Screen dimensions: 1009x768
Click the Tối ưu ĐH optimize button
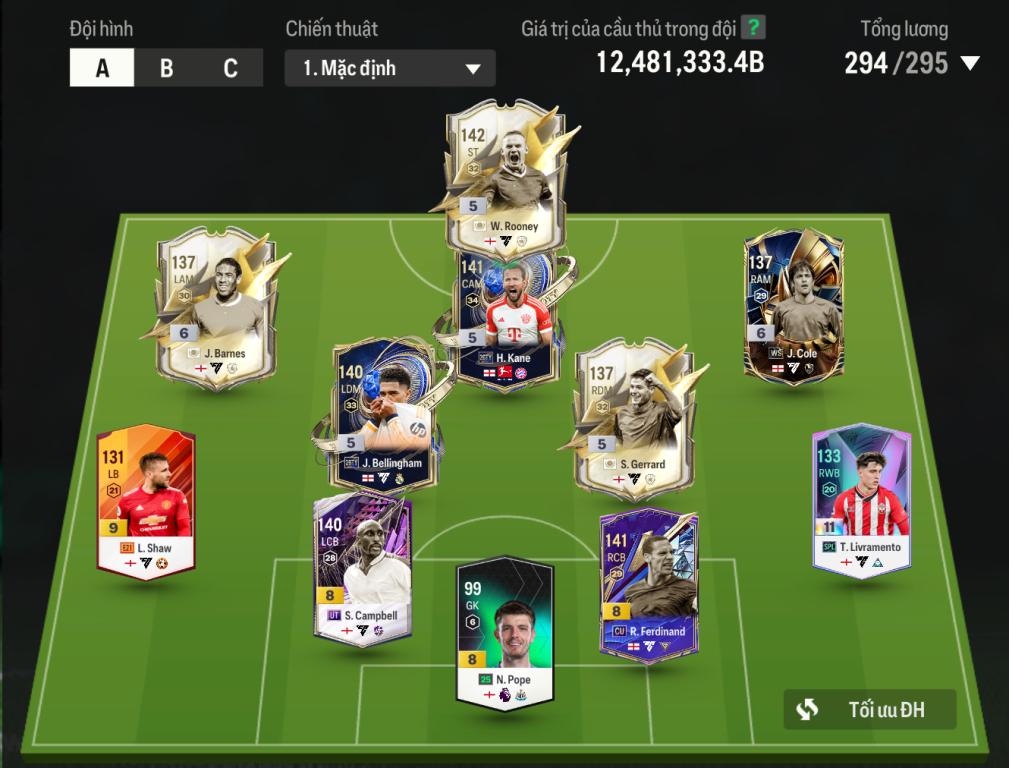870,710
